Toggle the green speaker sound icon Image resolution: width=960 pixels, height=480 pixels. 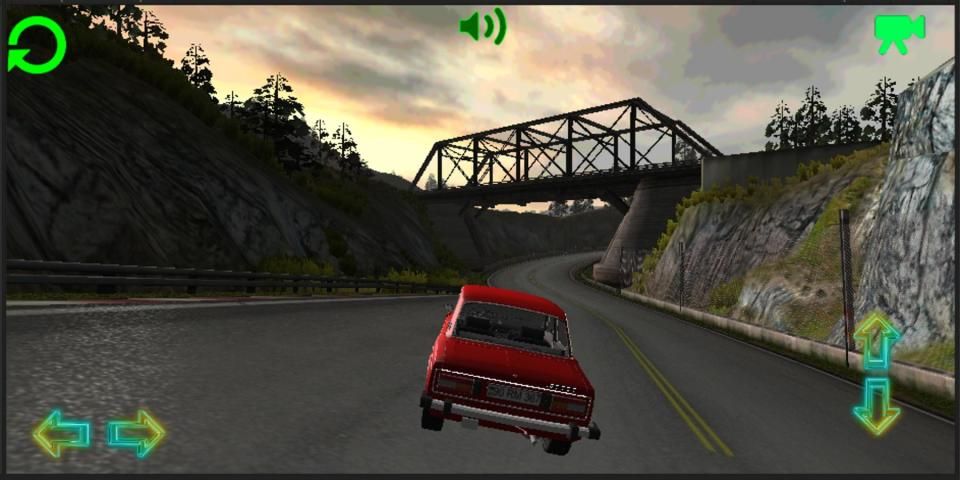[x=482, y=27]
